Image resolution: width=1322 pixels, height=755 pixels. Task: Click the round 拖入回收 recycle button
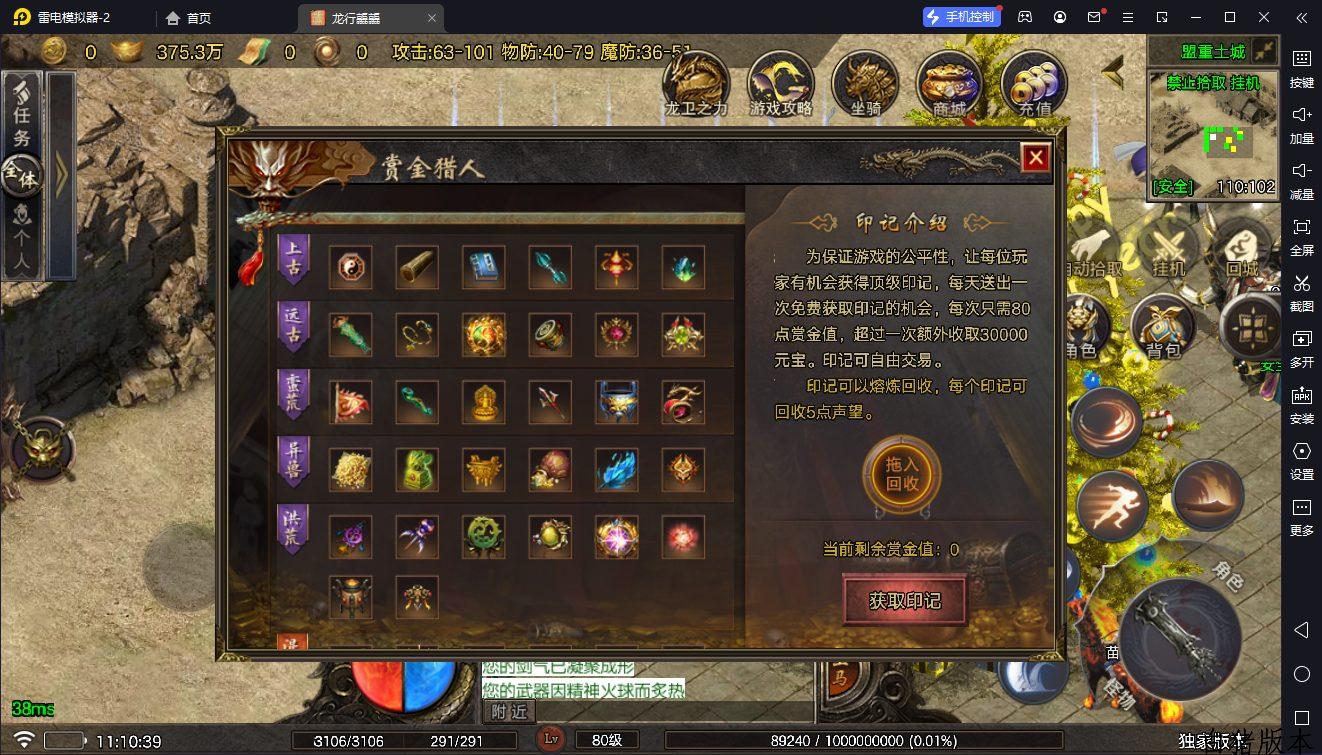coord(902,474)
